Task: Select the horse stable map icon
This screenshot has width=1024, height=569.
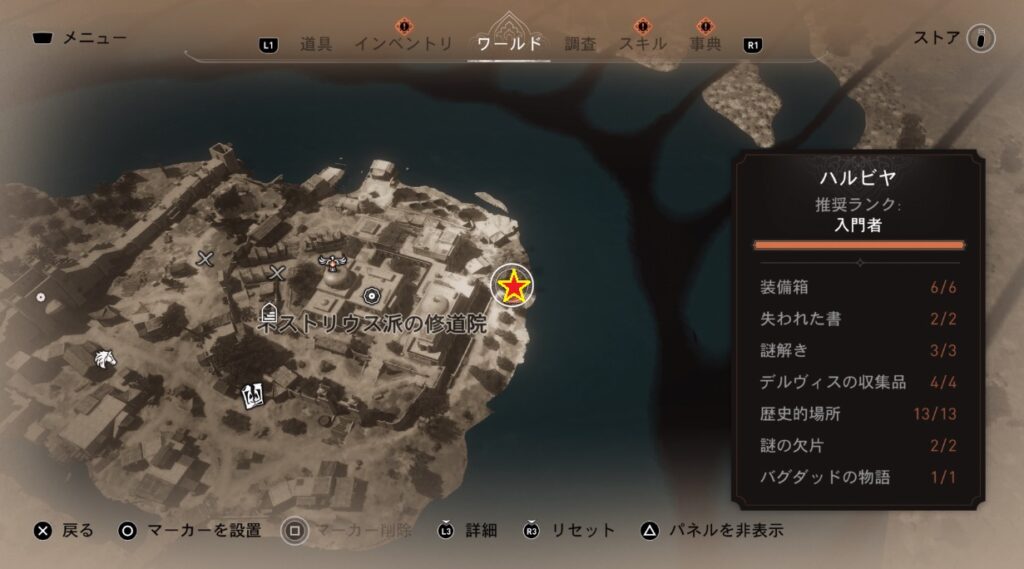Action: coord(103,359)
